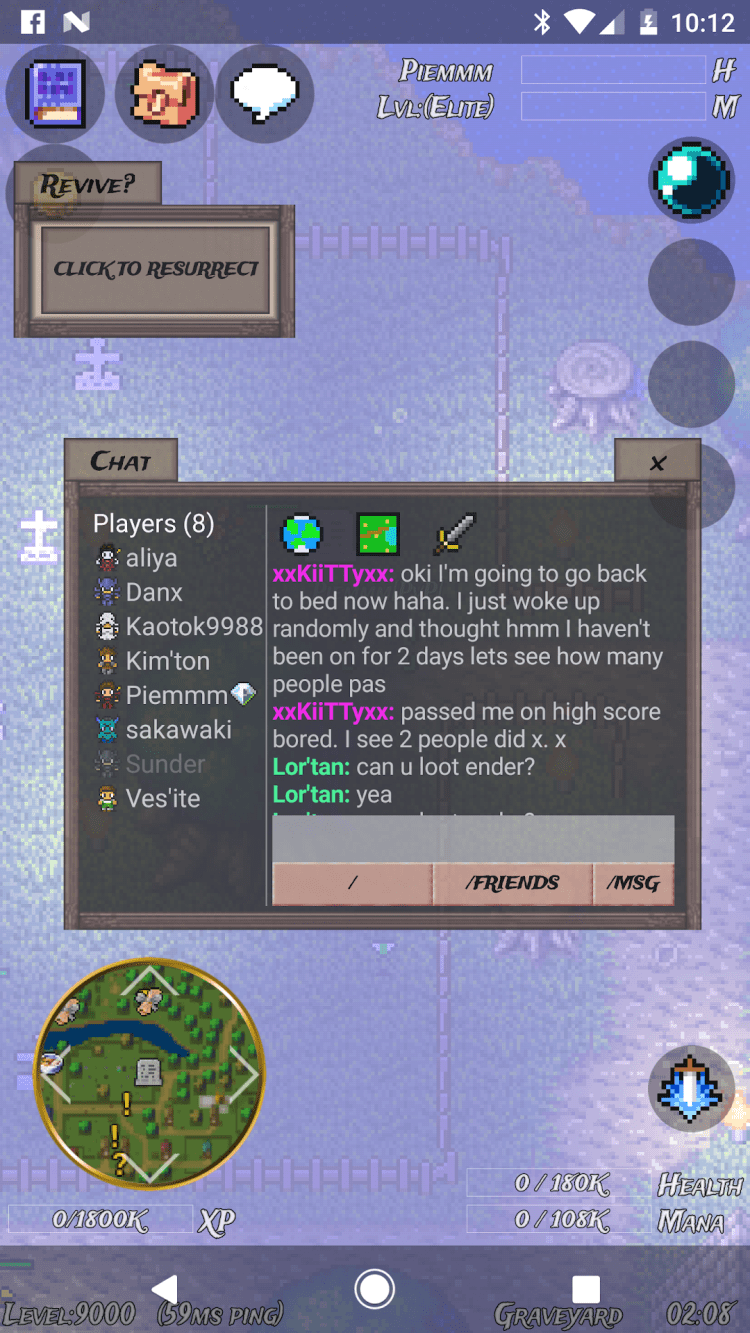Click the chat message input field
The height and width of the screenshot is (1333, 750).
point(472,839)
